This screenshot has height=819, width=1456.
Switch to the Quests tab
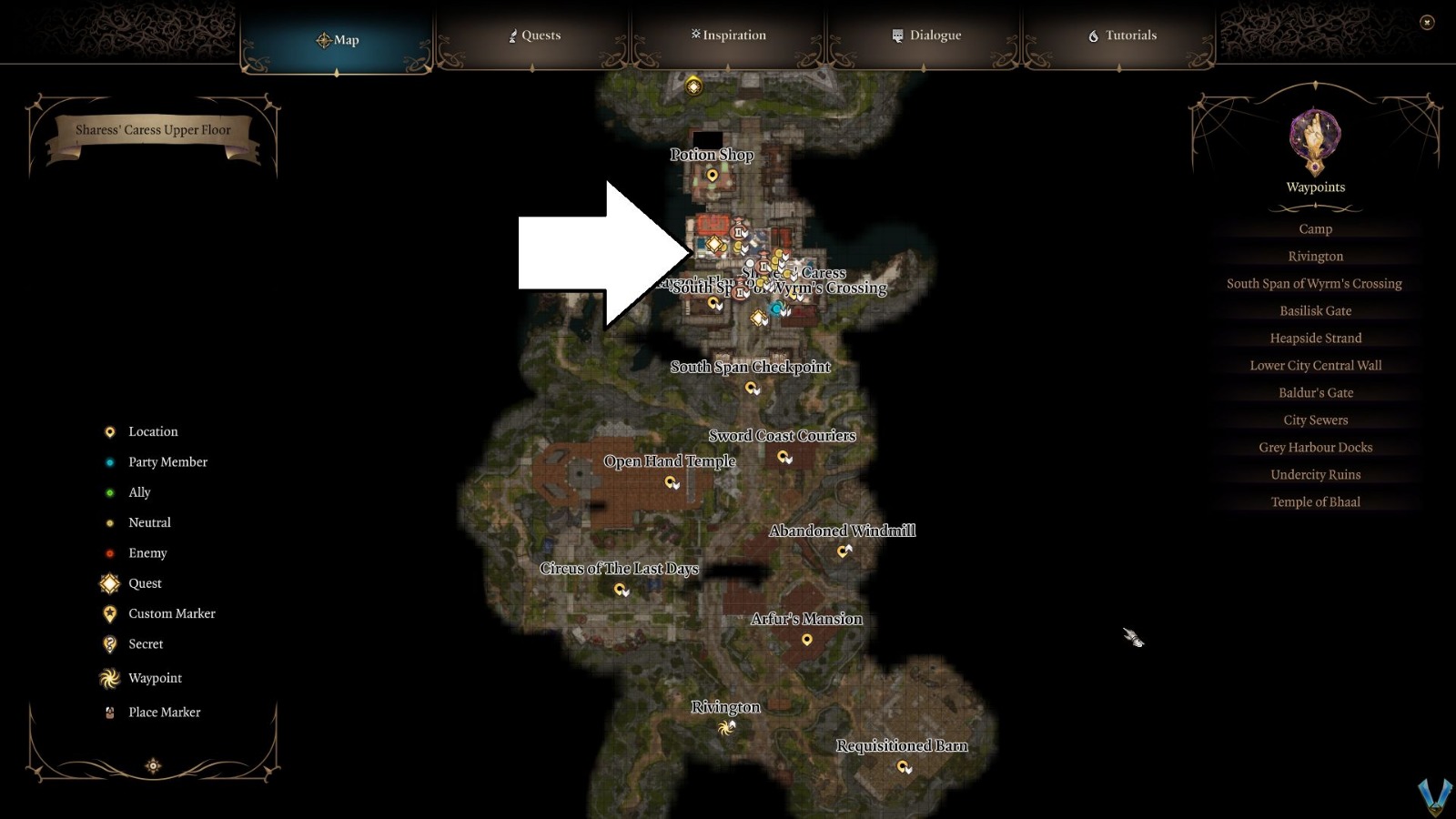[x=535, y=35]
